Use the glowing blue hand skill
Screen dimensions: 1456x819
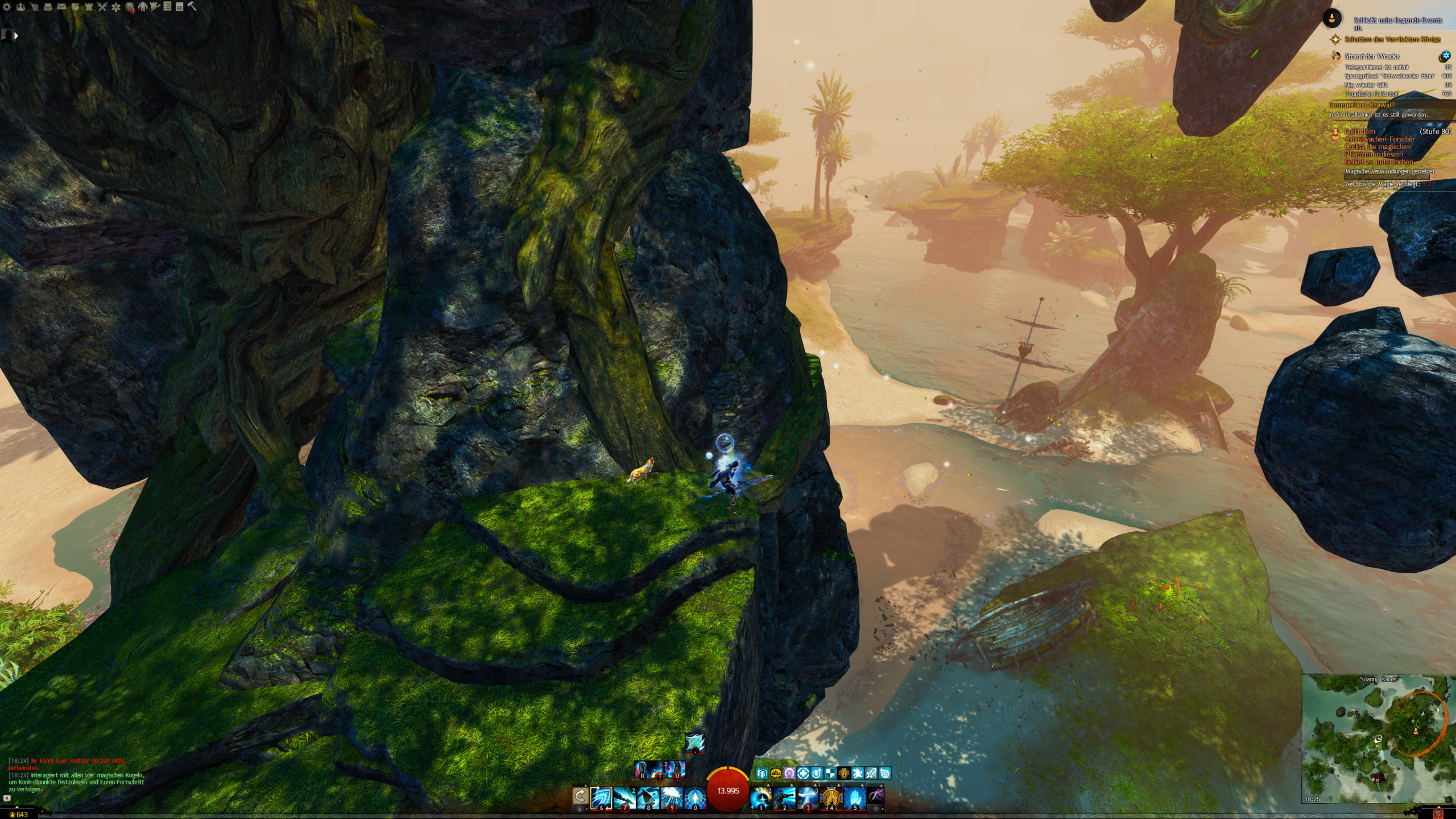854,798
